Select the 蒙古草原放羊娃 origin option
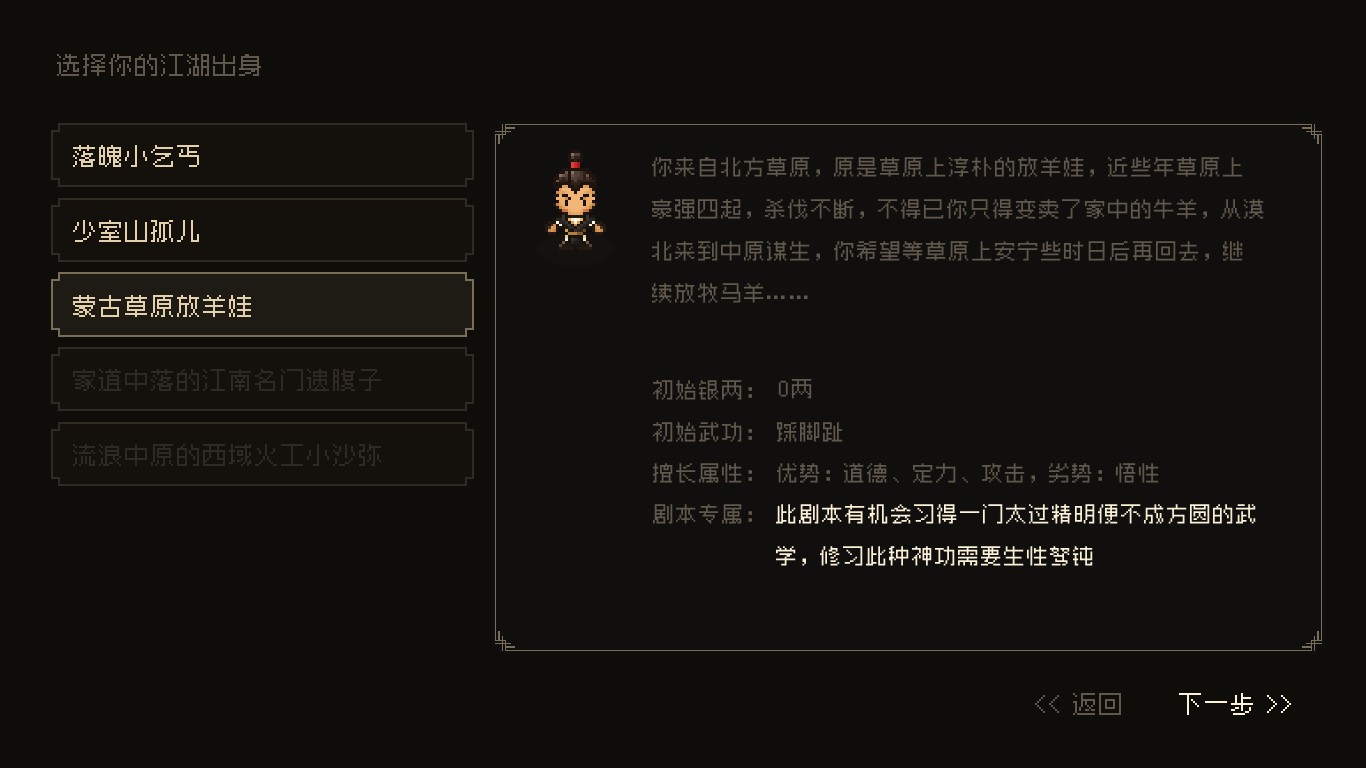Image resolution: width=1366 pixels, height=768 pixels. point(262,303)
